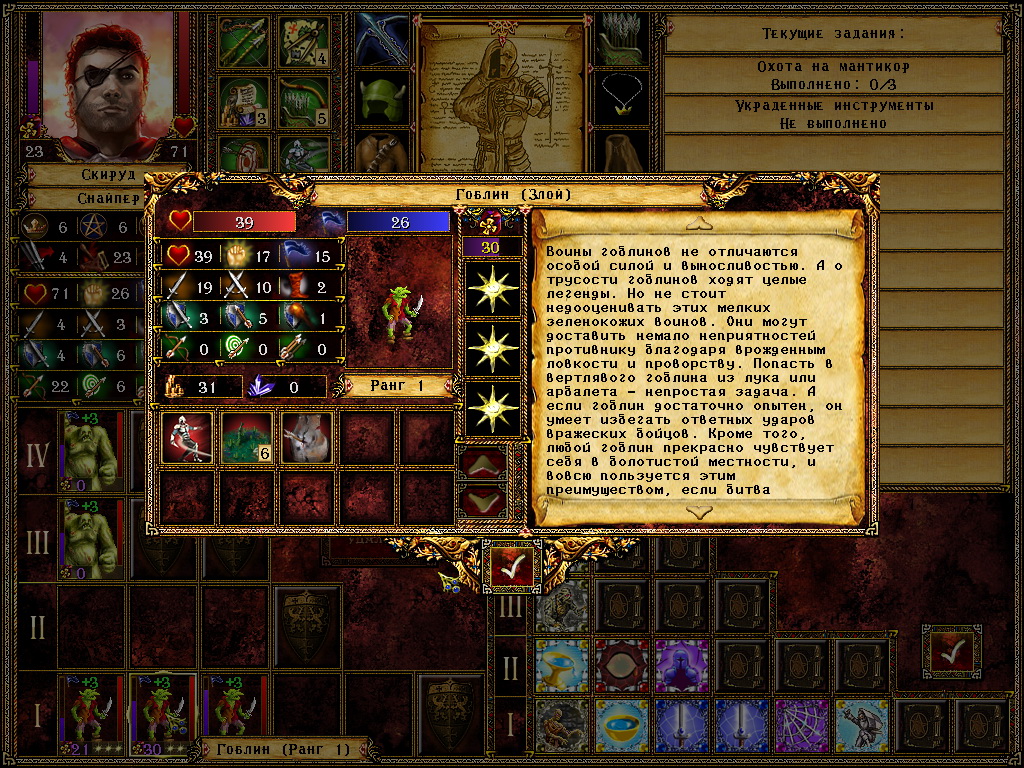Select the arrows skill icon in hero panel
Viewport: 1024px width, 768px height.
[x=243, y=41]
